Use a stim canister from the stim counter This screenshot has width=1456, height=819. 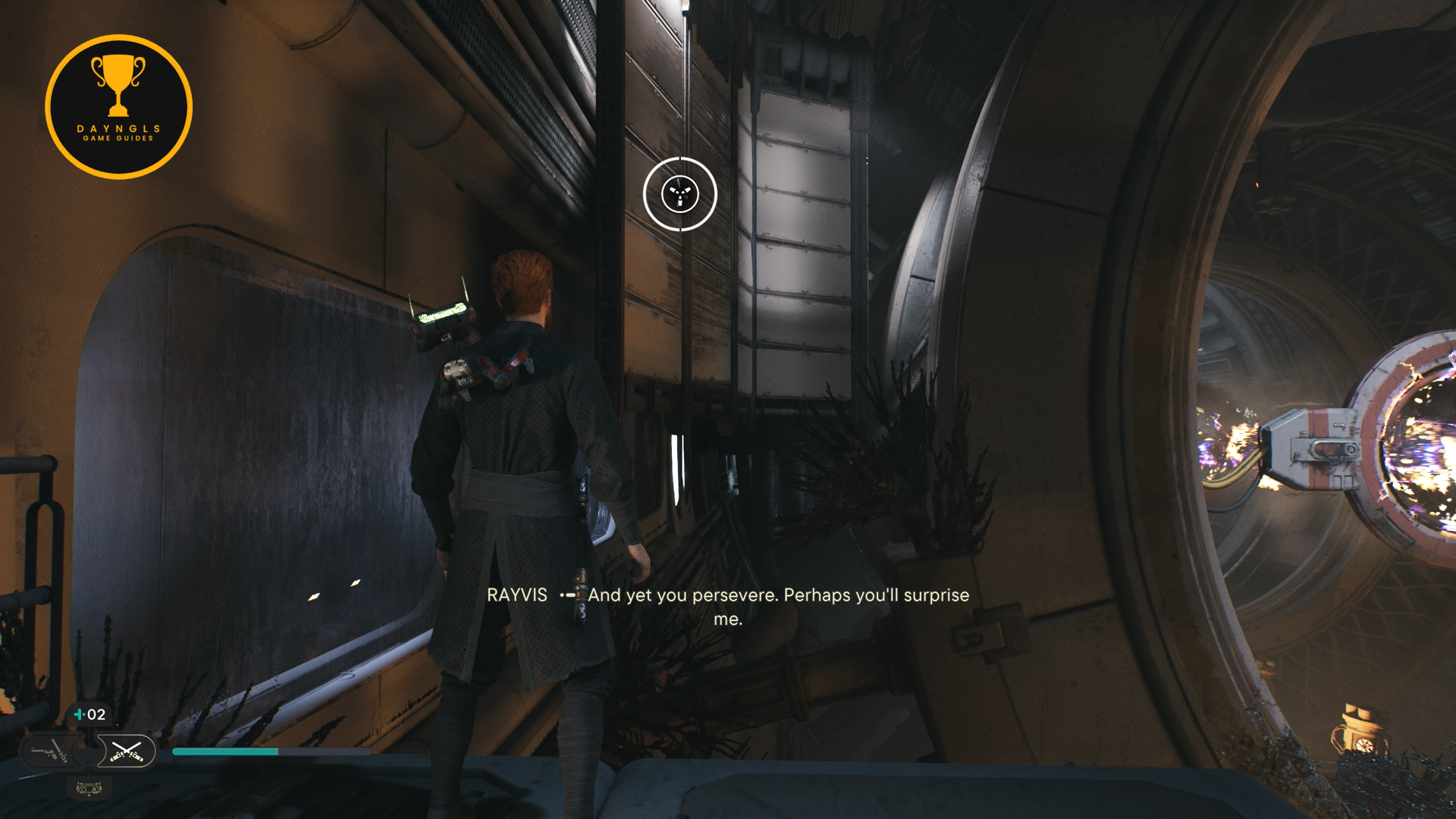(x=89, y=714)
